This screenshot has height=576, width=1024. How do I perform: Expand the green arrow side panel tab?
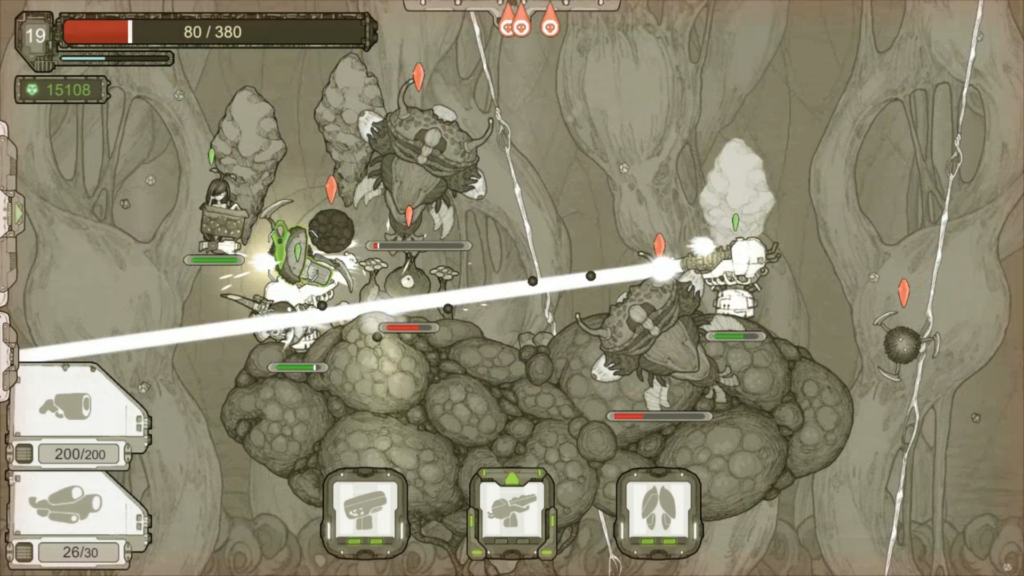coord(14,212)
